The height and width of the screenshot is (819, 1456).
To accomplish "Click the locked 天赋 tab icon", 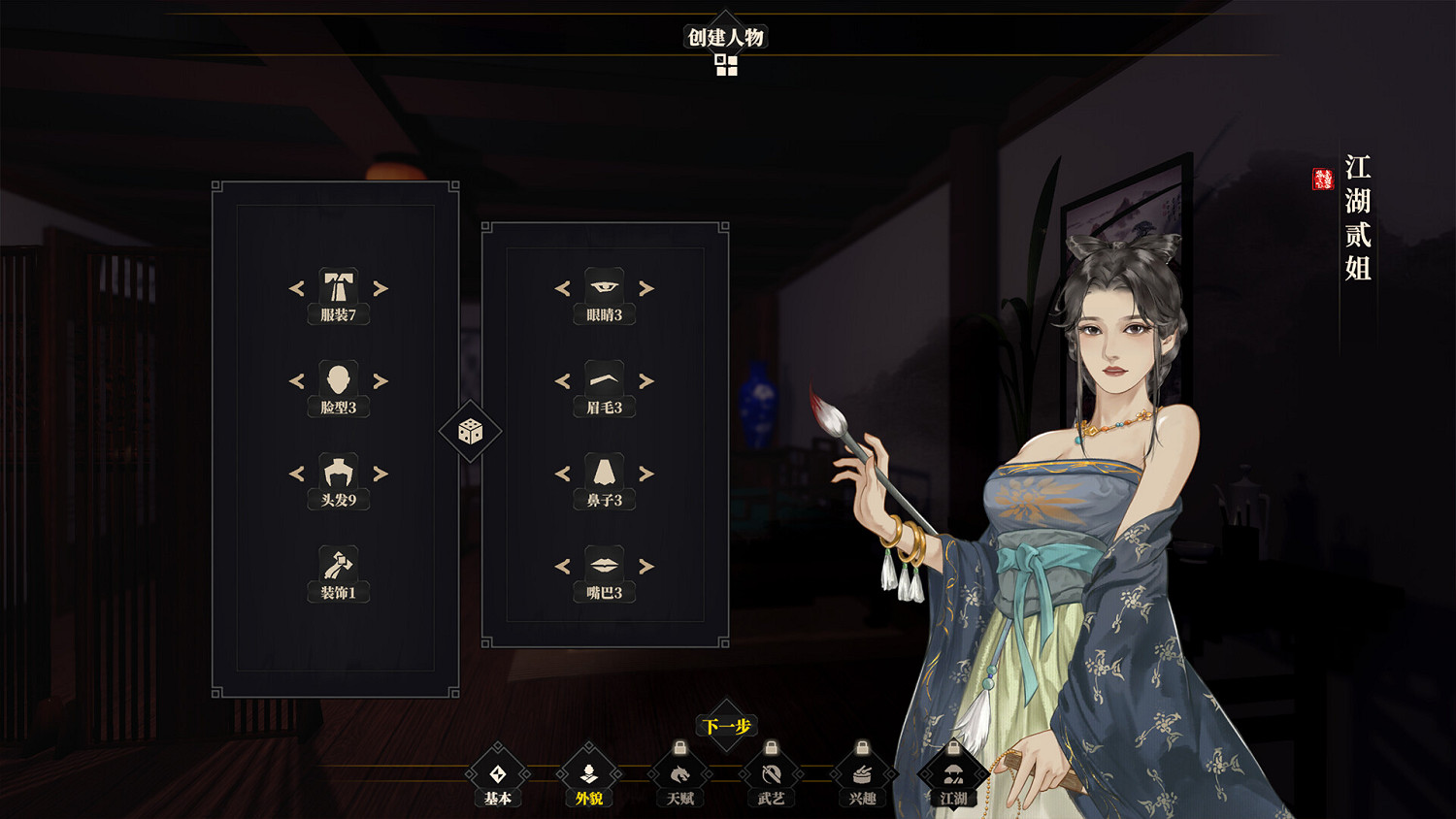I will click(678, 774).
